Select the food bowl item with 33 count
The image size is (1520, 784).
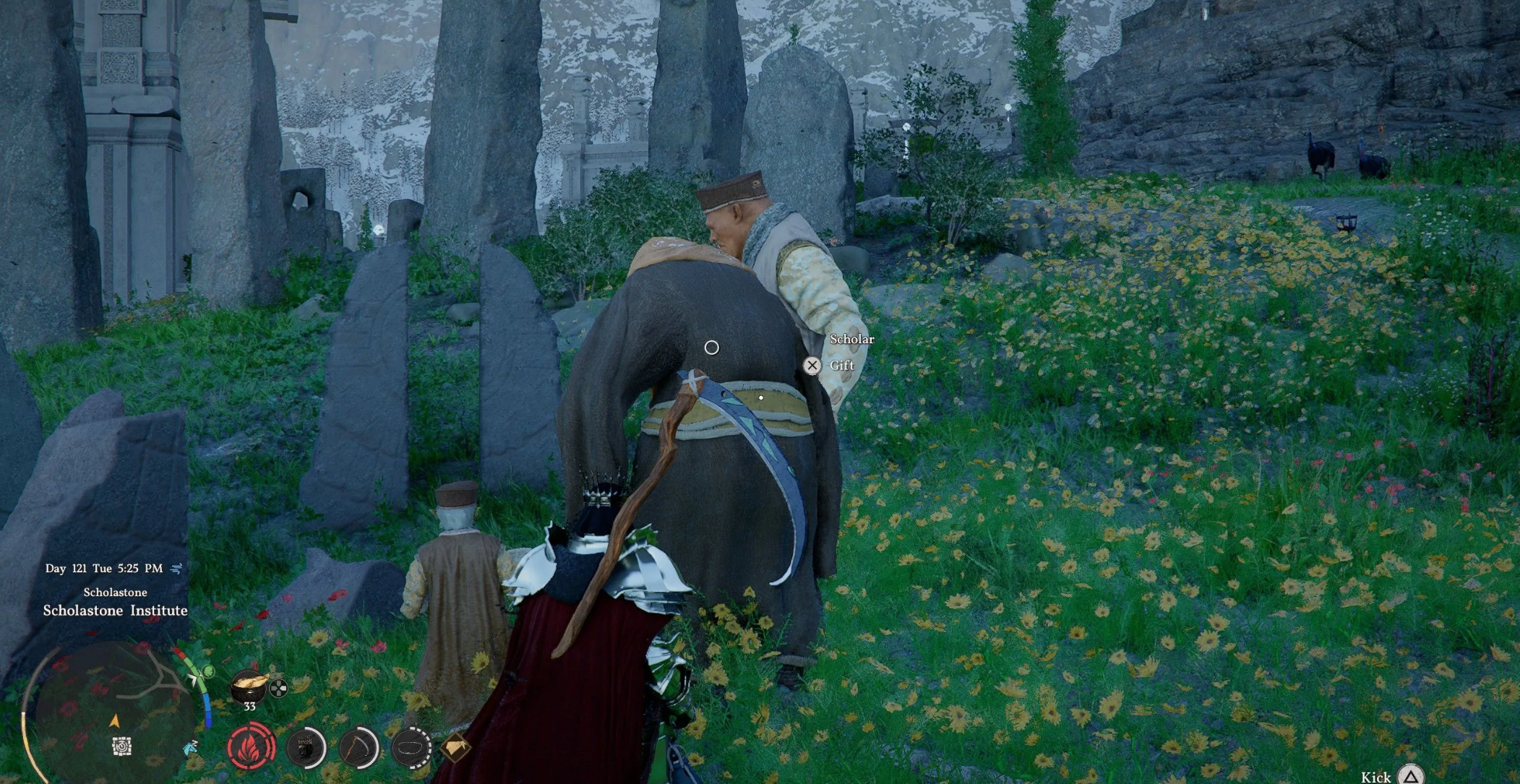click(250, 686)
